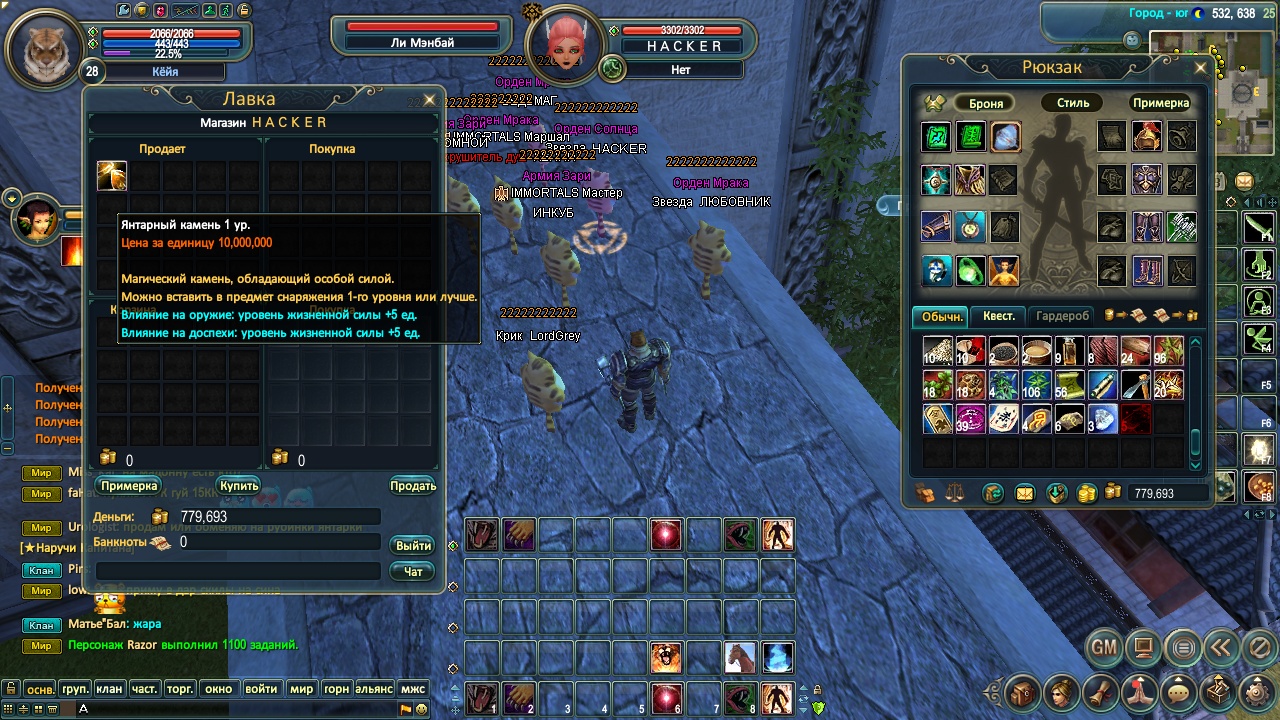Switch to the Броня equipment view
Screen dimensions: 1280x720
pos(985,103)
